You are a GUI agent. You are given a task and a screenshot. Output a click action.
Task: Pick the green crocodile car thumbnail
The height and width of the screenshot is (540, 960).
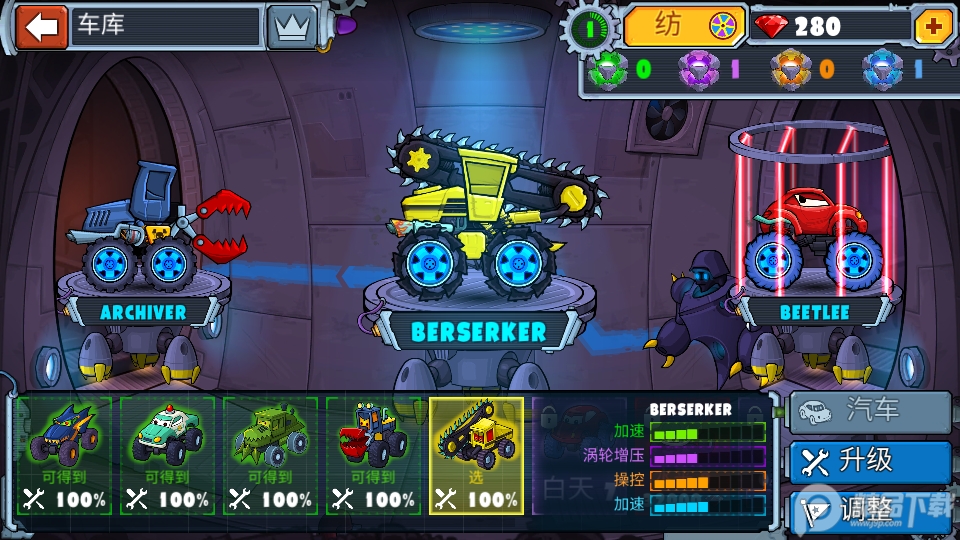(270, 455)
